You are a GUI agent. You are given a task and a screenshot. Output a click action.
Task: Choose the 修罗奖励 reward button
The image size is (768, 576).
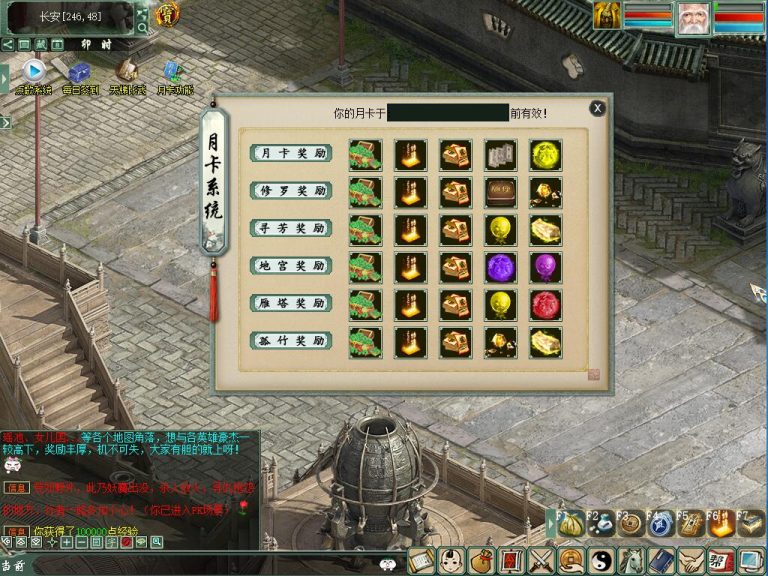click(290, 190)
